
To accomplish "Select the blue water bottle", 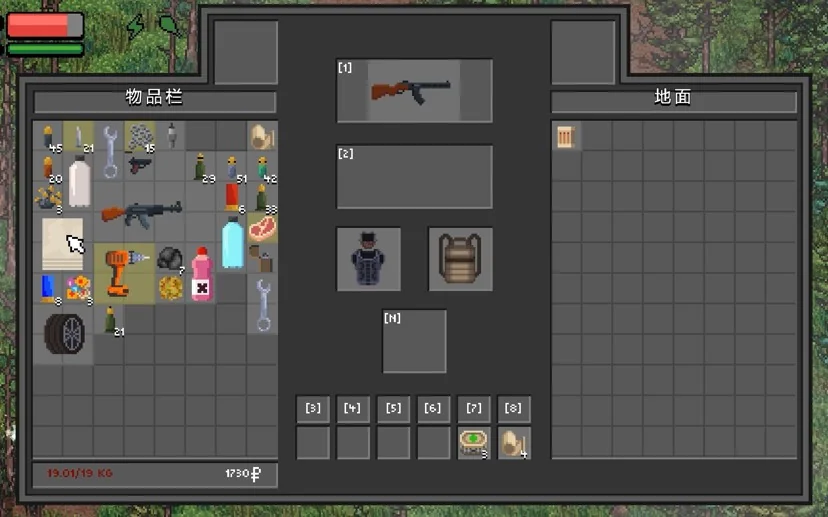I will [x=232, y=243].
